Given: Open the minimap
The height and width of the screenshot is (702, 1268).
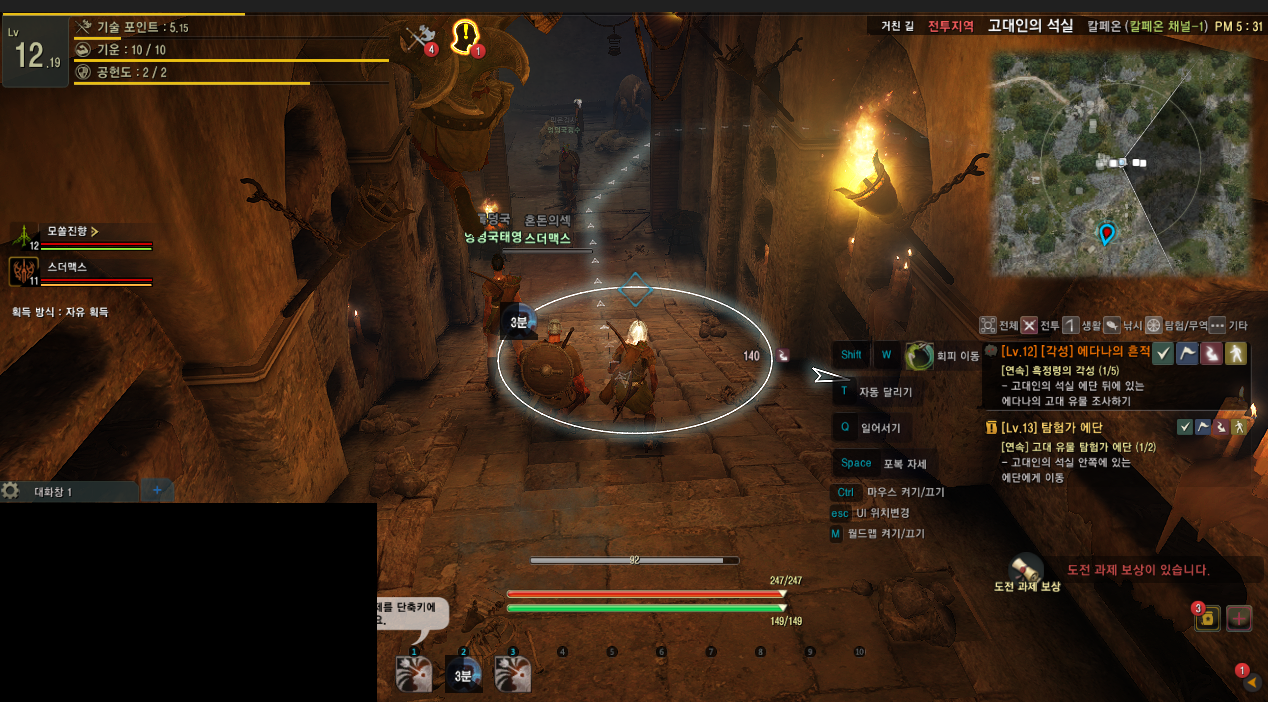Looking at the screenshot, I should [1120, 163].
